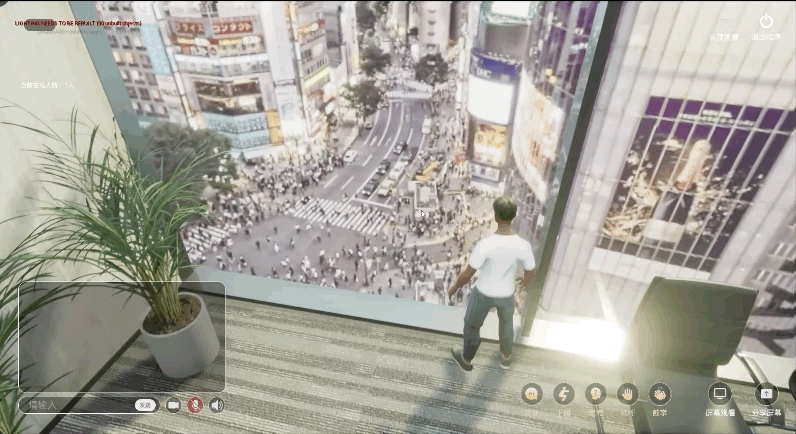Click the power exit button
Image resolution: width=796 pixels, height=434 pixels.
coord(766,21)
